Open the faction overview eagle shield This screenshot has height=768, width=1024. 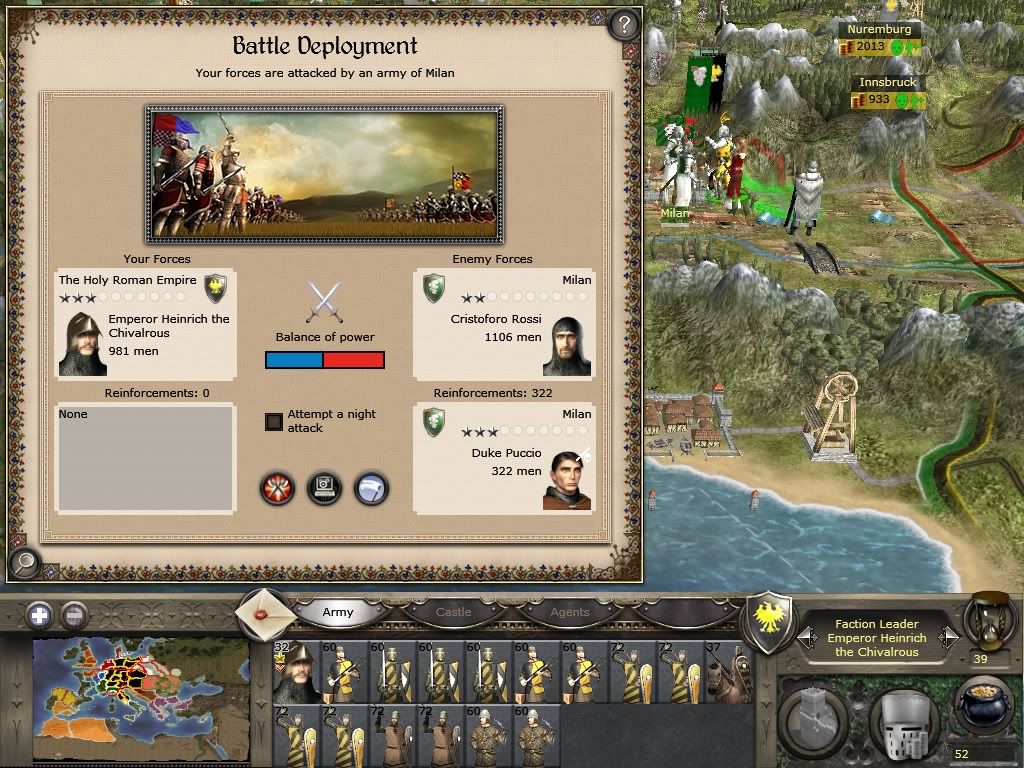[772, 623]
